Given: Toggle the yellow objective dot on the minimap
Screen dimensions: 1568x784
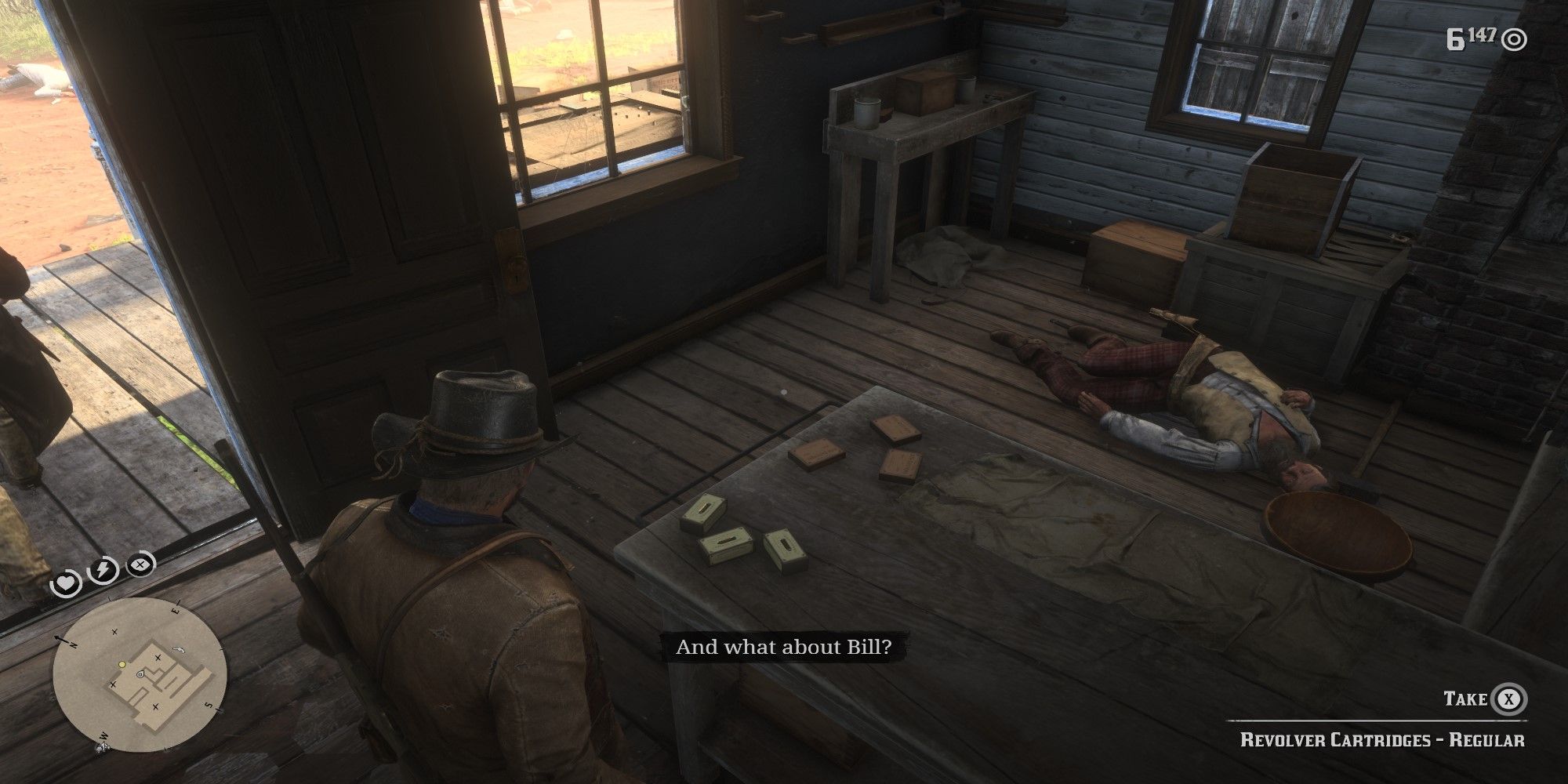Looking at the screenshot, I should tap(122, 664).
